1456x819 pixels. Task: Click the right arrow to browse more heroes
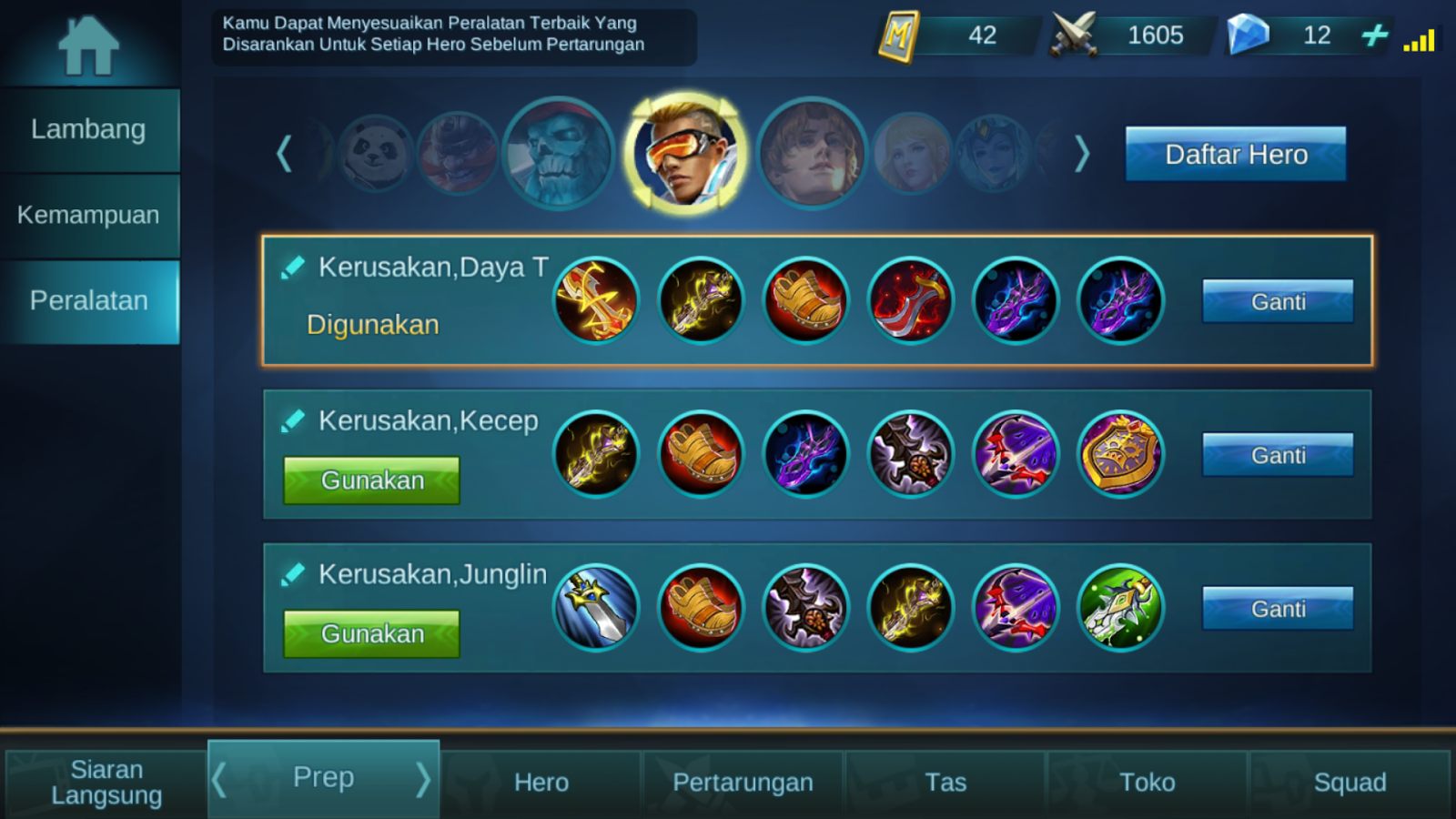(x=1081, y=153)
